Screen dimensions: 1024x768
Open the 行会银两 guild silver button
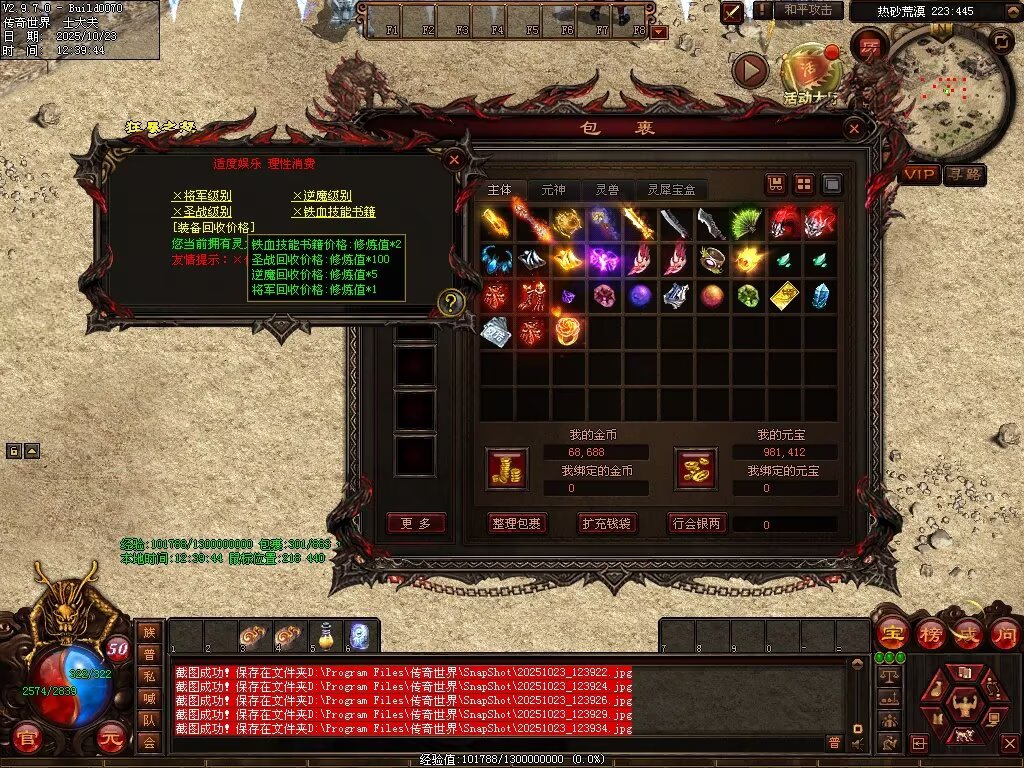click(697, 523)
